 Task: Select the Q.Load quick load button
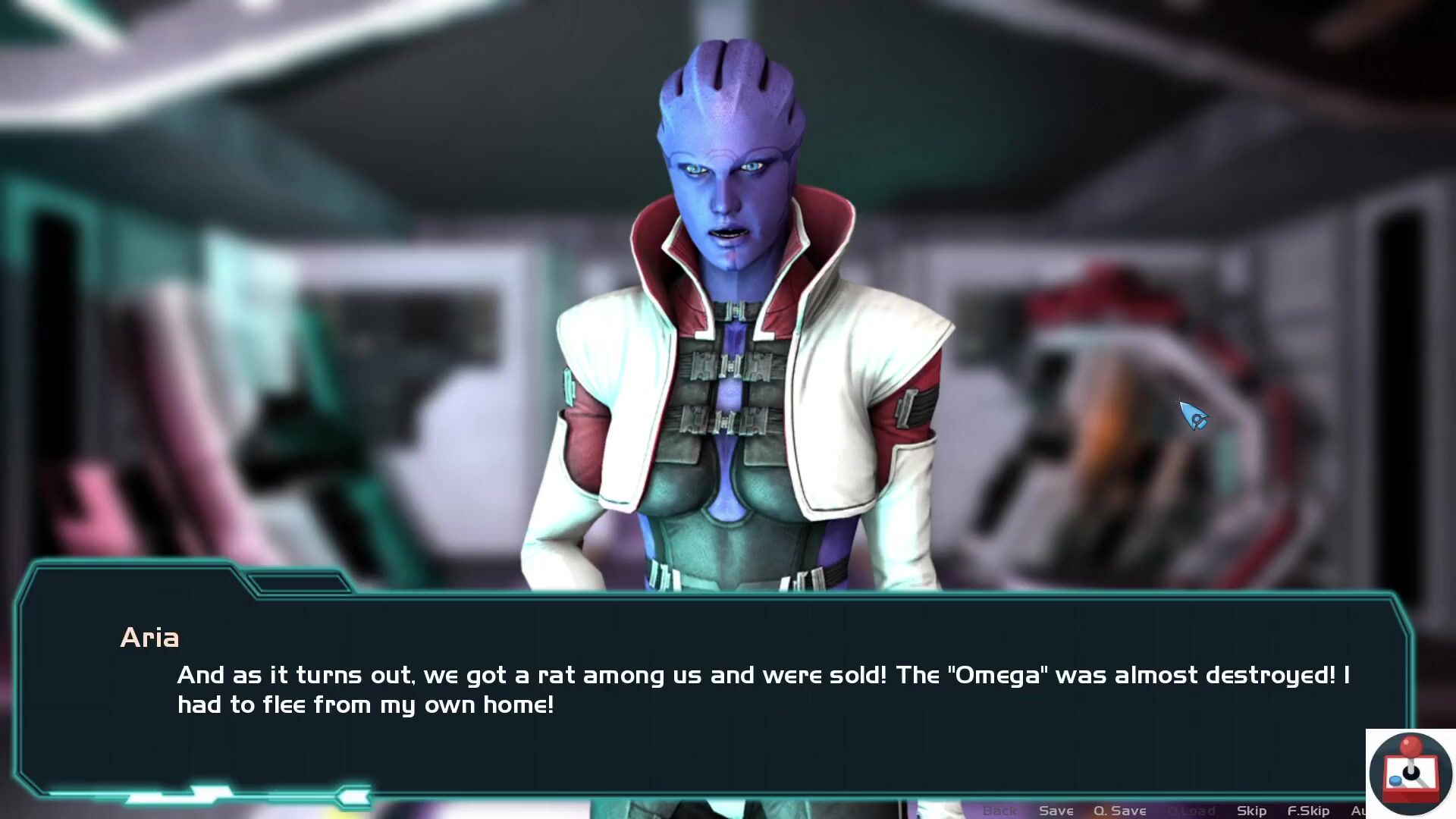(1191, 811)
